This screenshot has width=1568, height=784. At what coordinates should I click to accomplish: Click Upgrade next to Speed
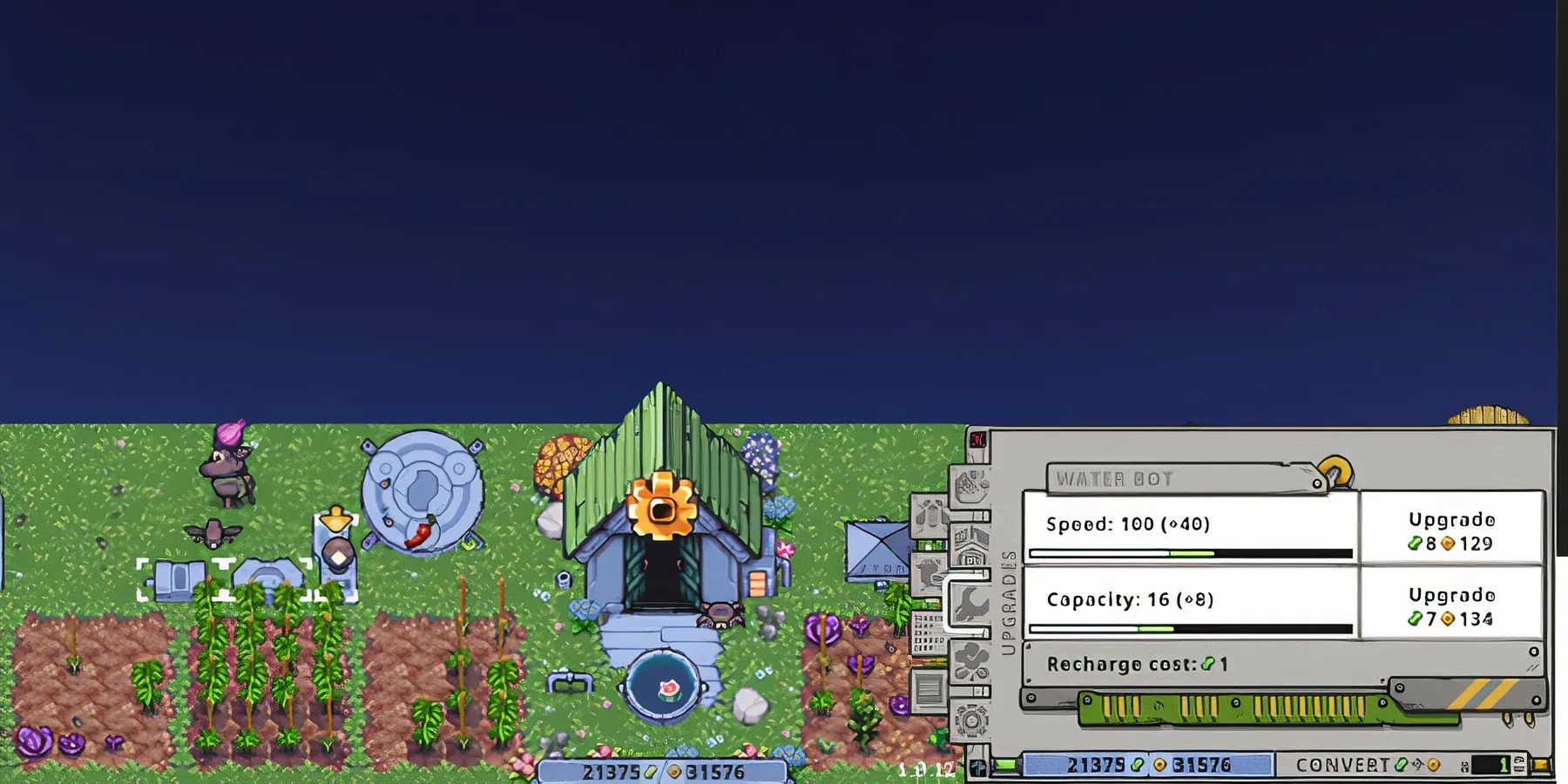point(1451,531)
